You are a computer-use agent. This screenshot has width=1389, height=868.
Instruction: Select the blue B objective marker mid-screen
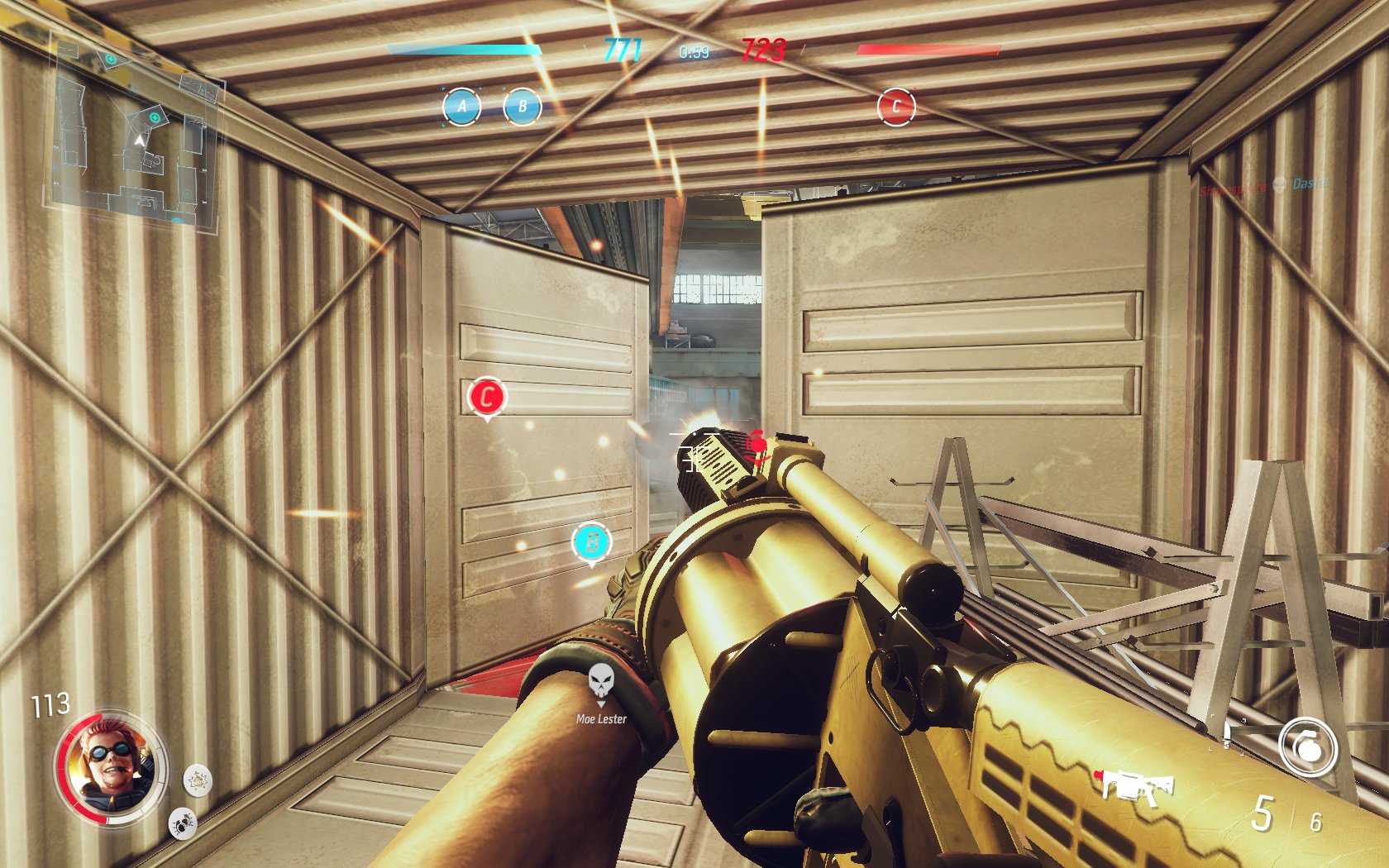coord(590,544)
